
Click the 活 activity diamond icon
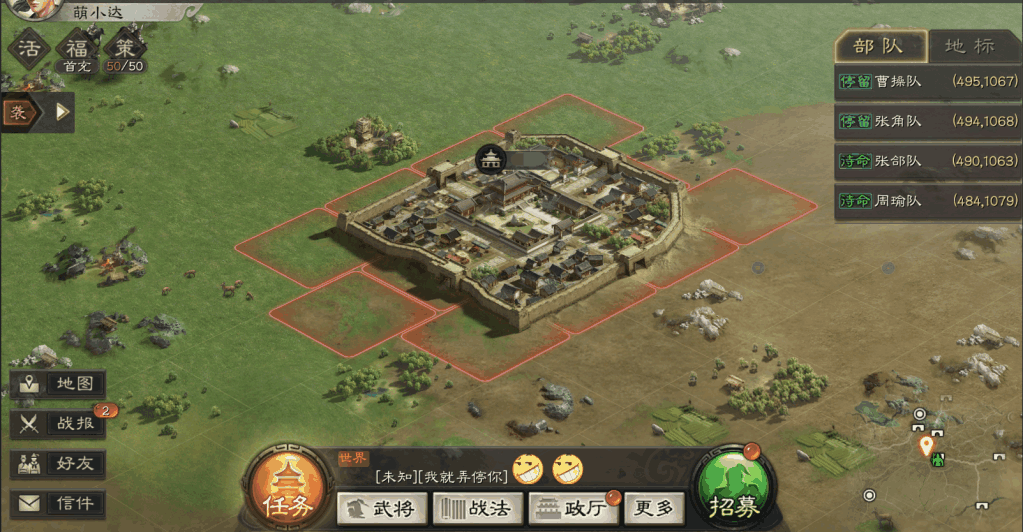[x=31, y=49]
